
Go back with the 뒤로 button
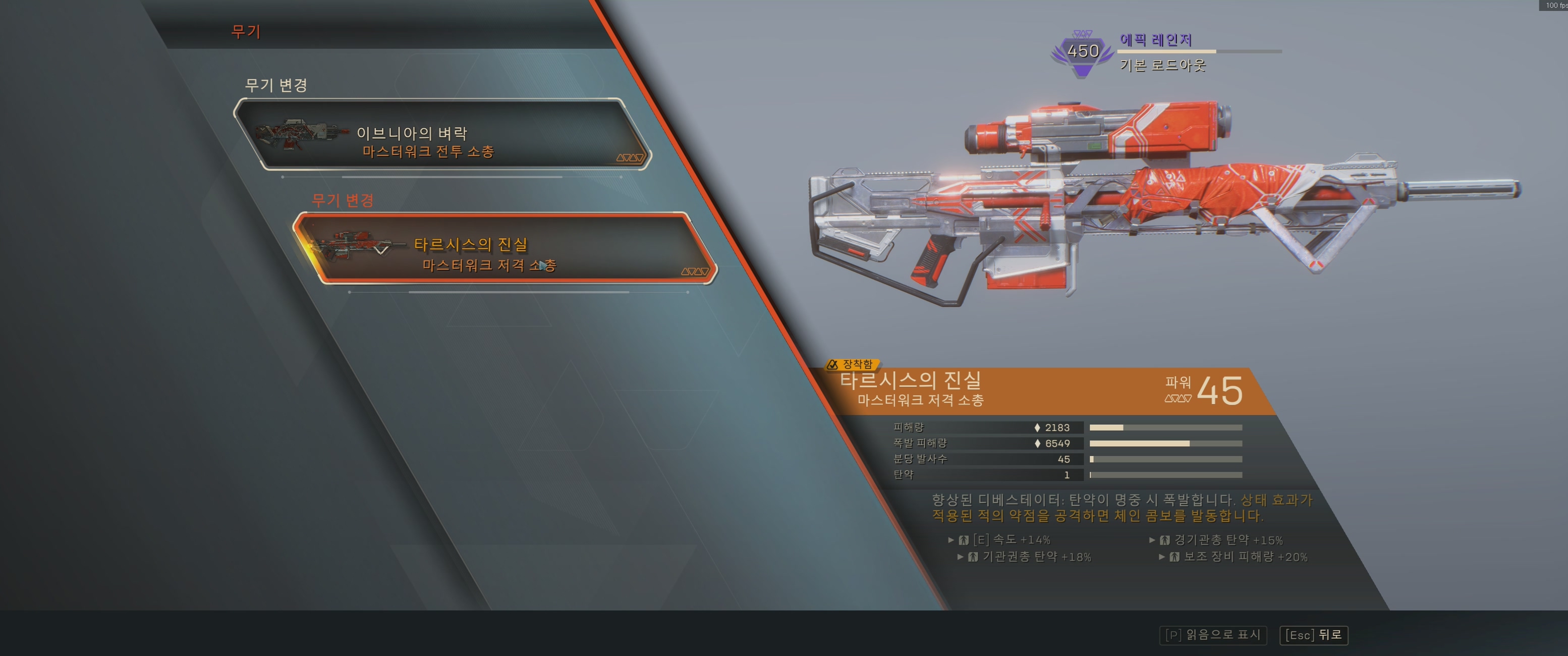pyautogui.click(x=1314, y=635)
